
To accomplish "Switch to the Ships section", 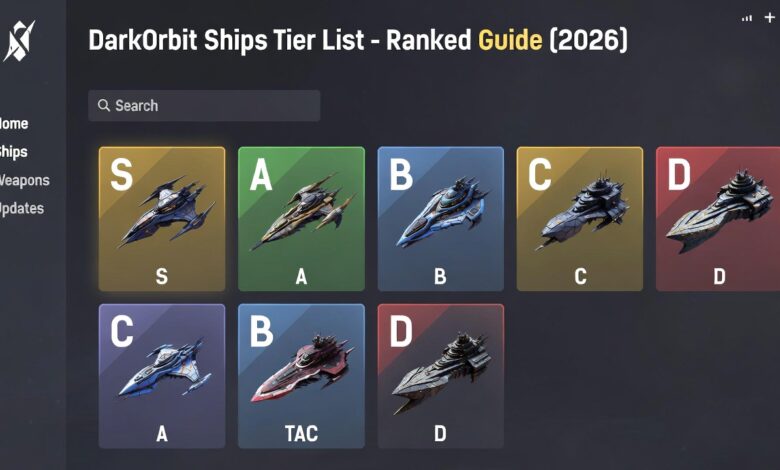I will pos(14,152).
